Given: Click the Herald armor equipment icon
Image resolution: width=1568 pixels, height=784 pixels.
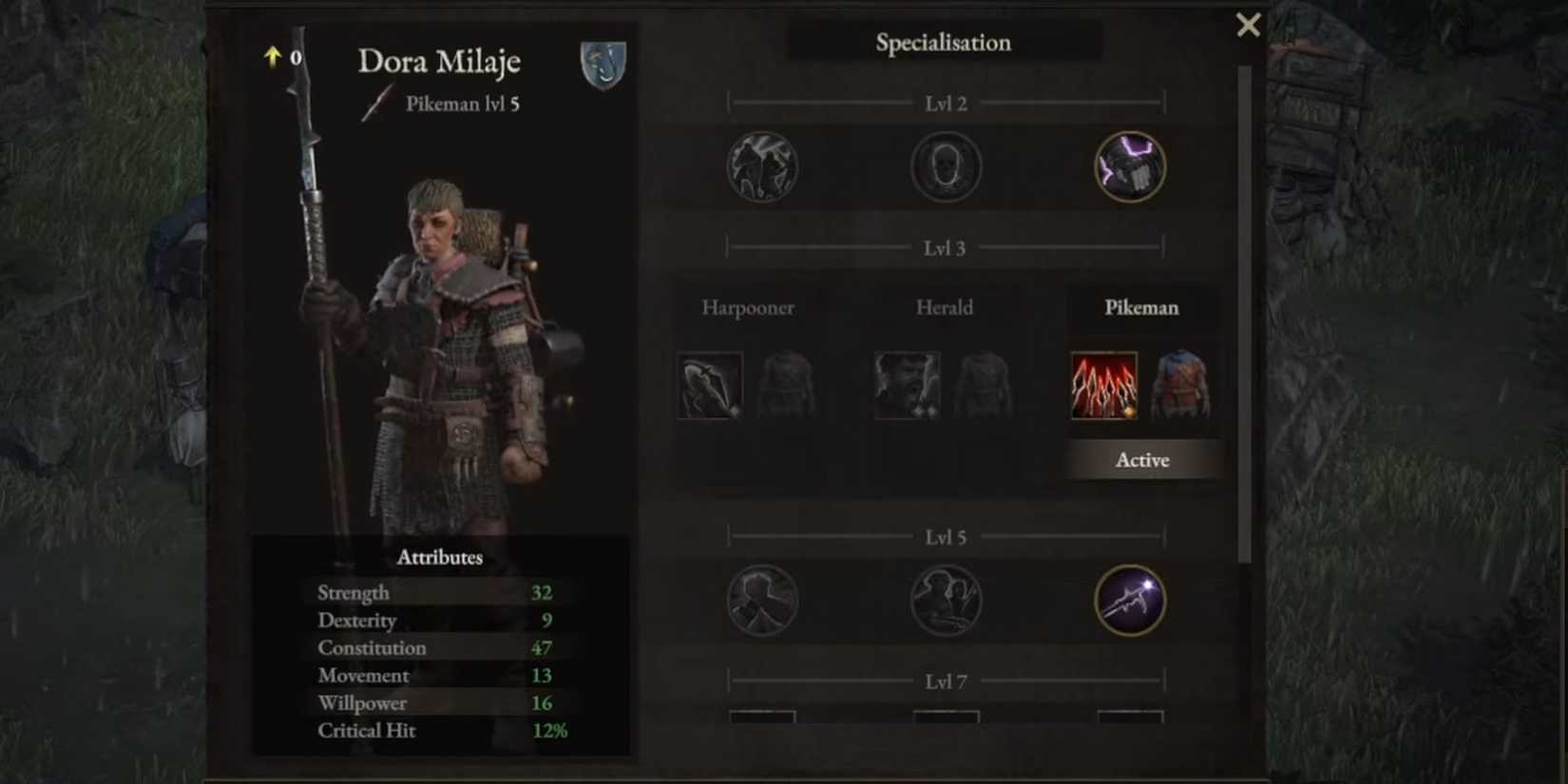Looking at the screenshot, I should (x=985, y=384).
